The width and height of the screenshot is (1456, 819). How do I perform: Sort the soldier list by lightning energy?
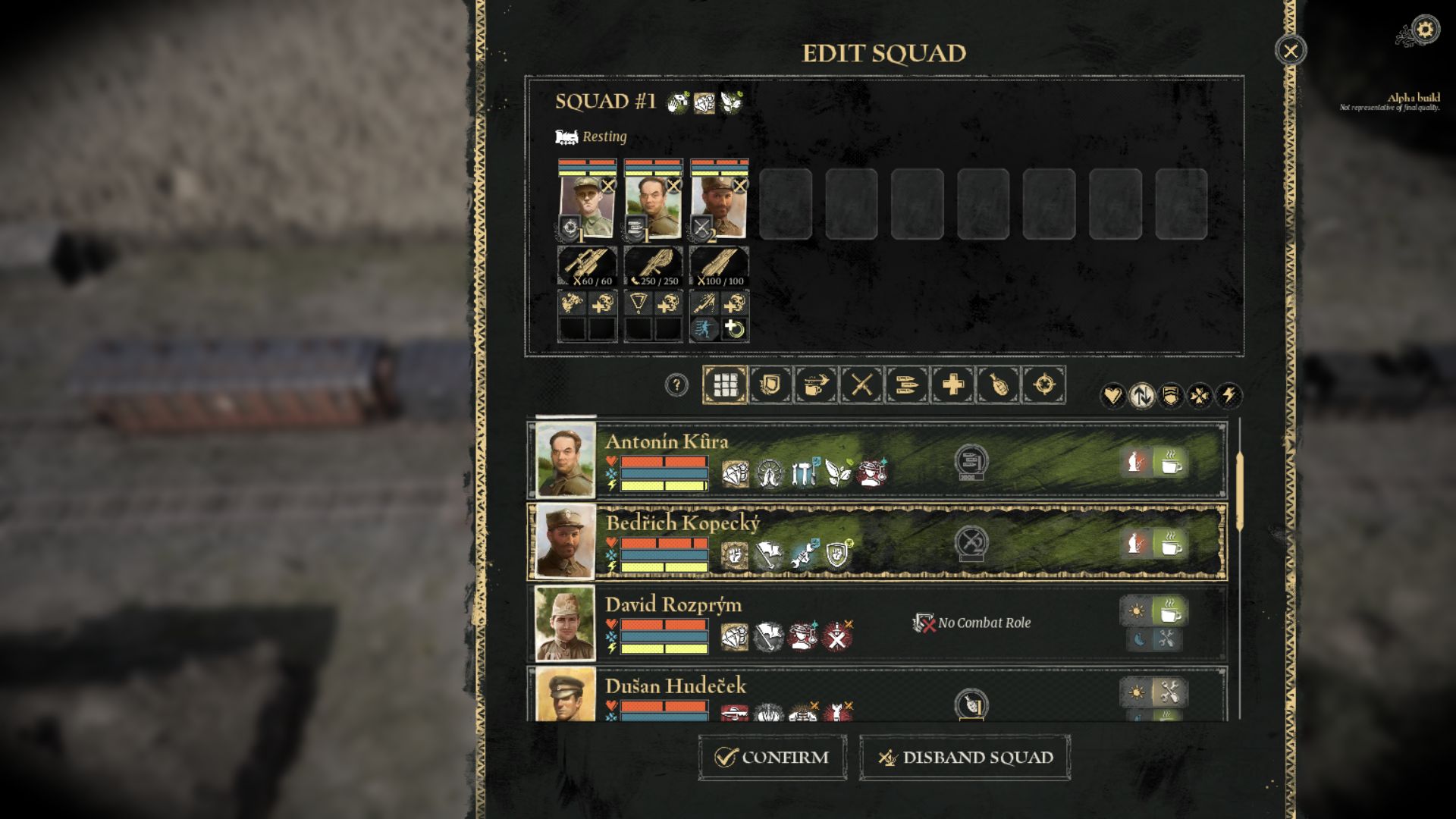point(1228,395)
